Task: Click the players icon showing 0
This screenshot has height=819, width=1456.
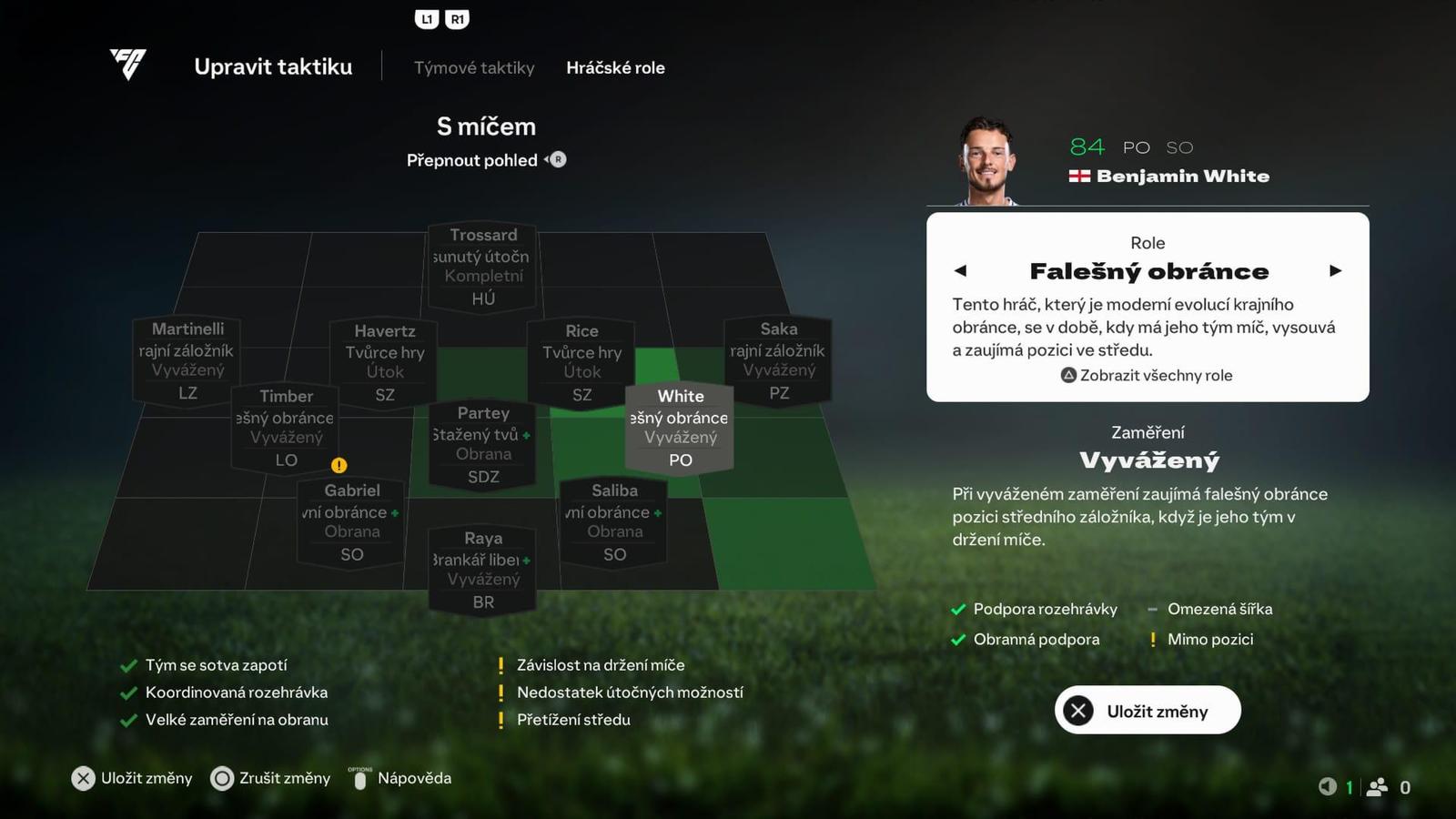Action: 1377,786
